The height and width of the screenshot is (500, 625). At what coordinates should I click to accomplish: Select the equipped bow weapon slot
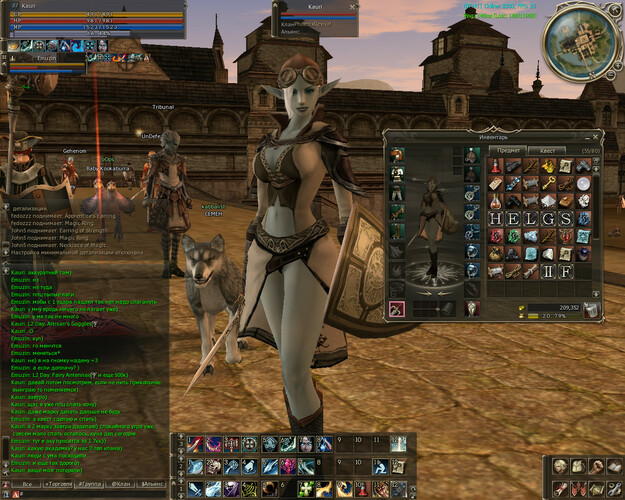click(x=397, y=310)
